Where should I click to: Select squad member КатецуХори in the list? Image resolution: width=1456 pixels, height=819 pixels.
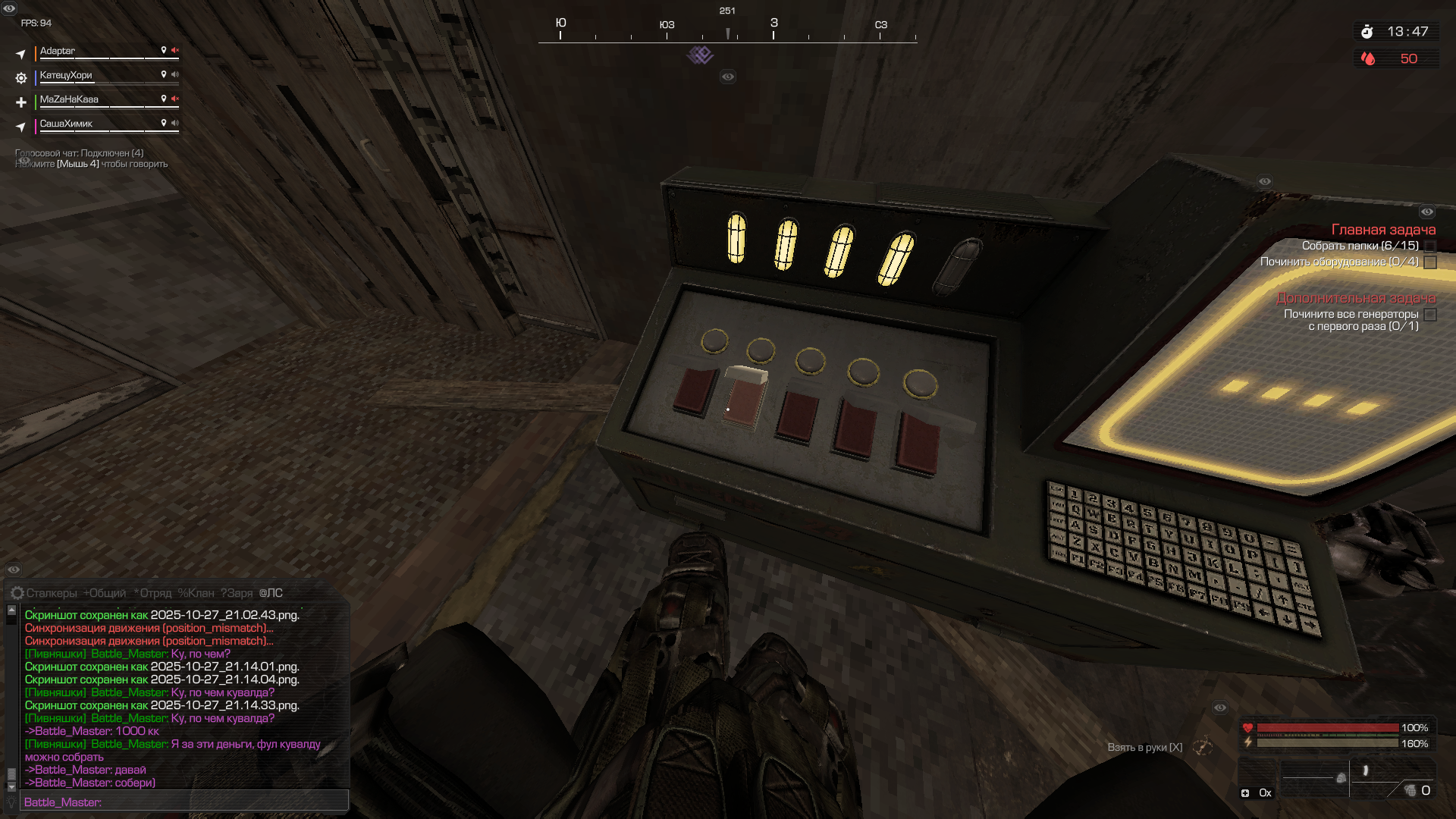coord(66,75)
